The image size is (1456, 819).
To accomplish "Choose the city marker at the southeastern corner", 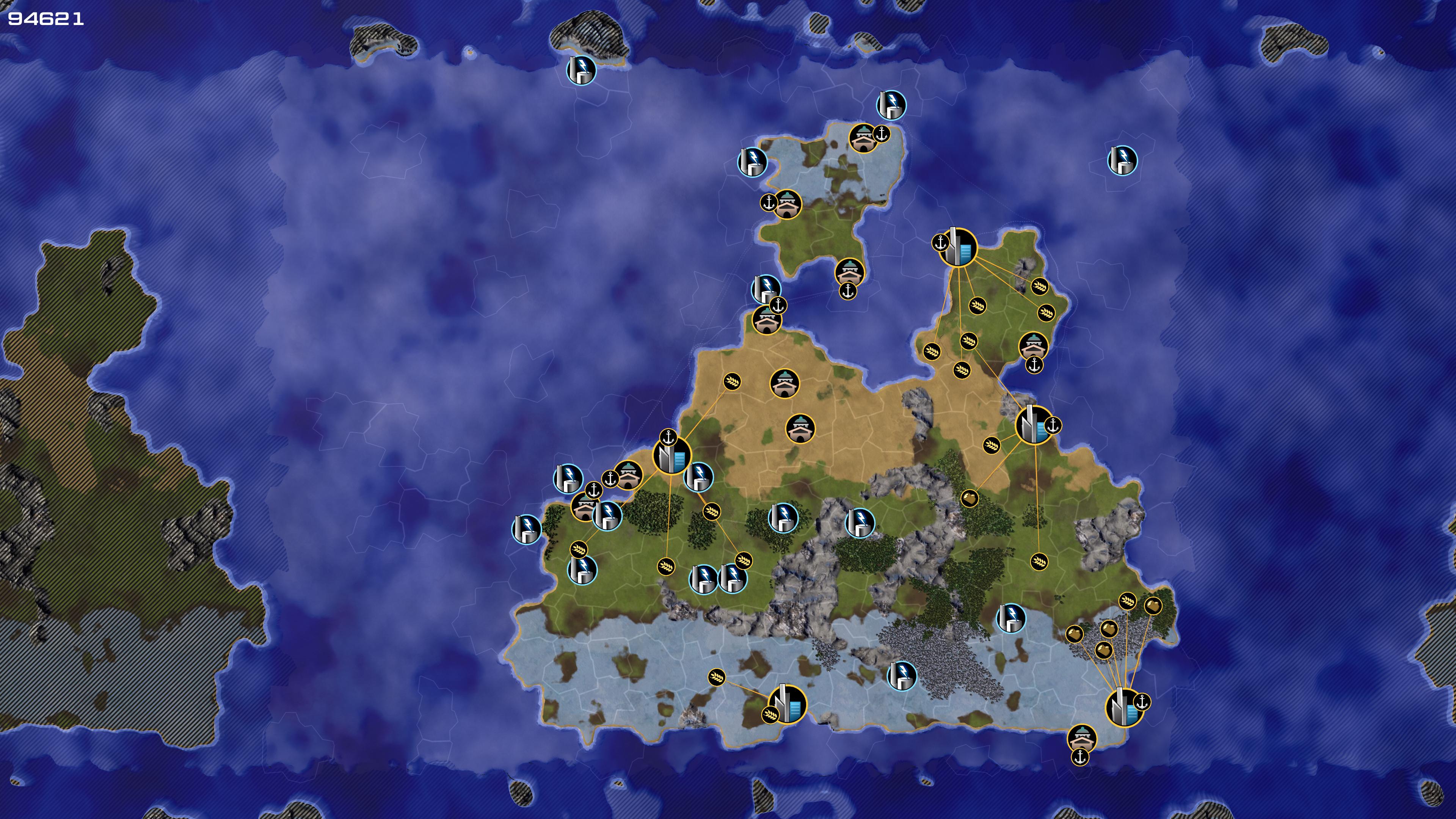I will (x=1124, y=707).
